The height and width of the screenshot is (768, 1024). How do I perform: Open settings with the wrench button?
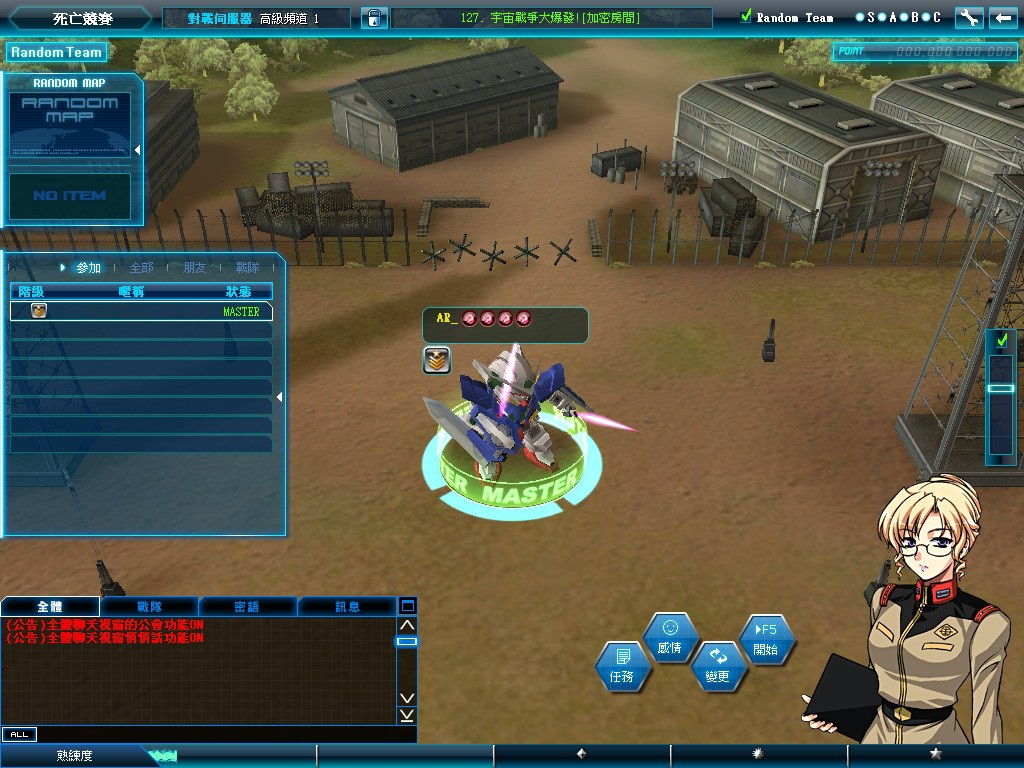pos(968,17)
